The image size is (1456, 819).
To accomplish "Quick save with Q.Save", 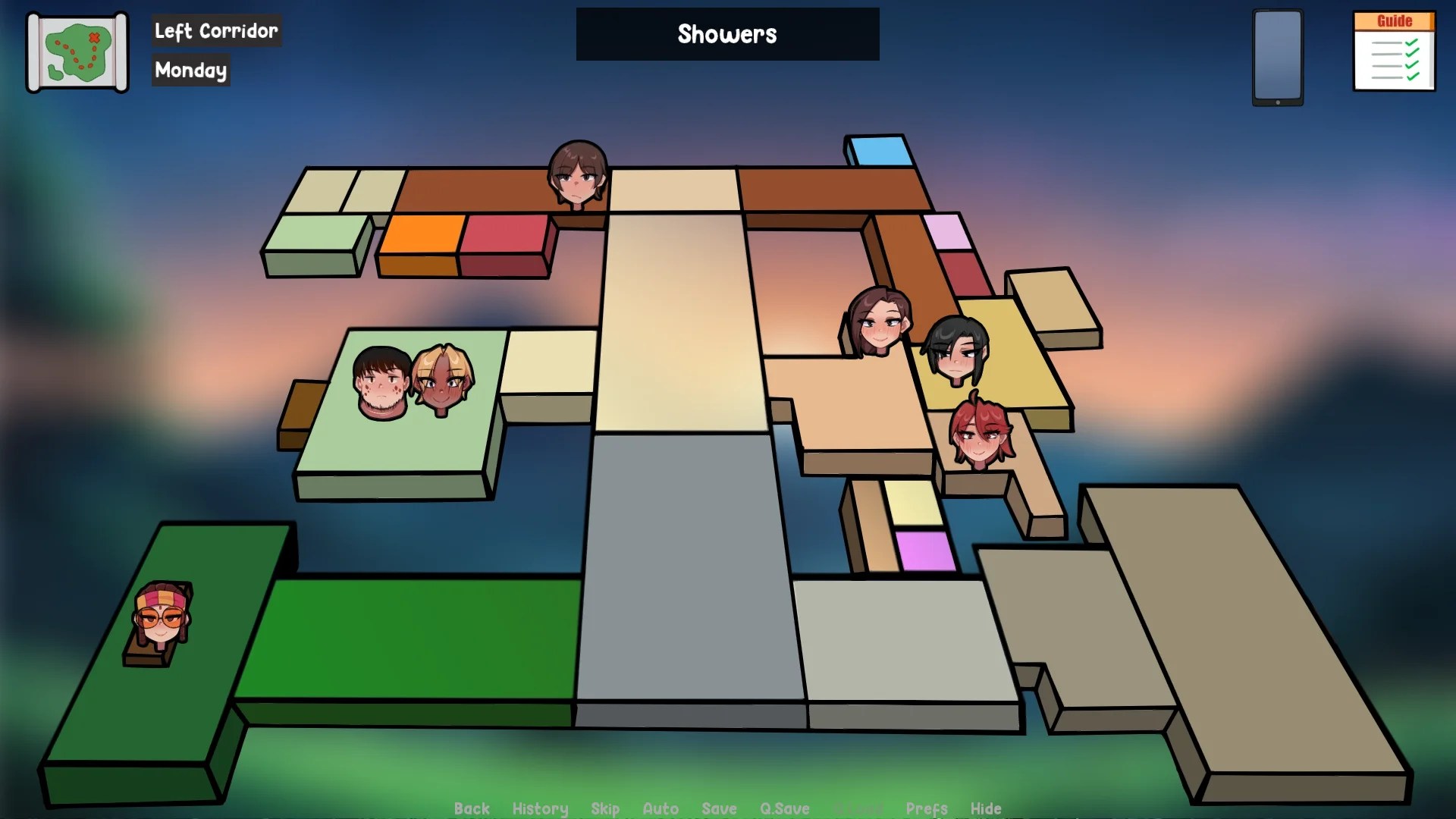I will (x=785, y=808).
